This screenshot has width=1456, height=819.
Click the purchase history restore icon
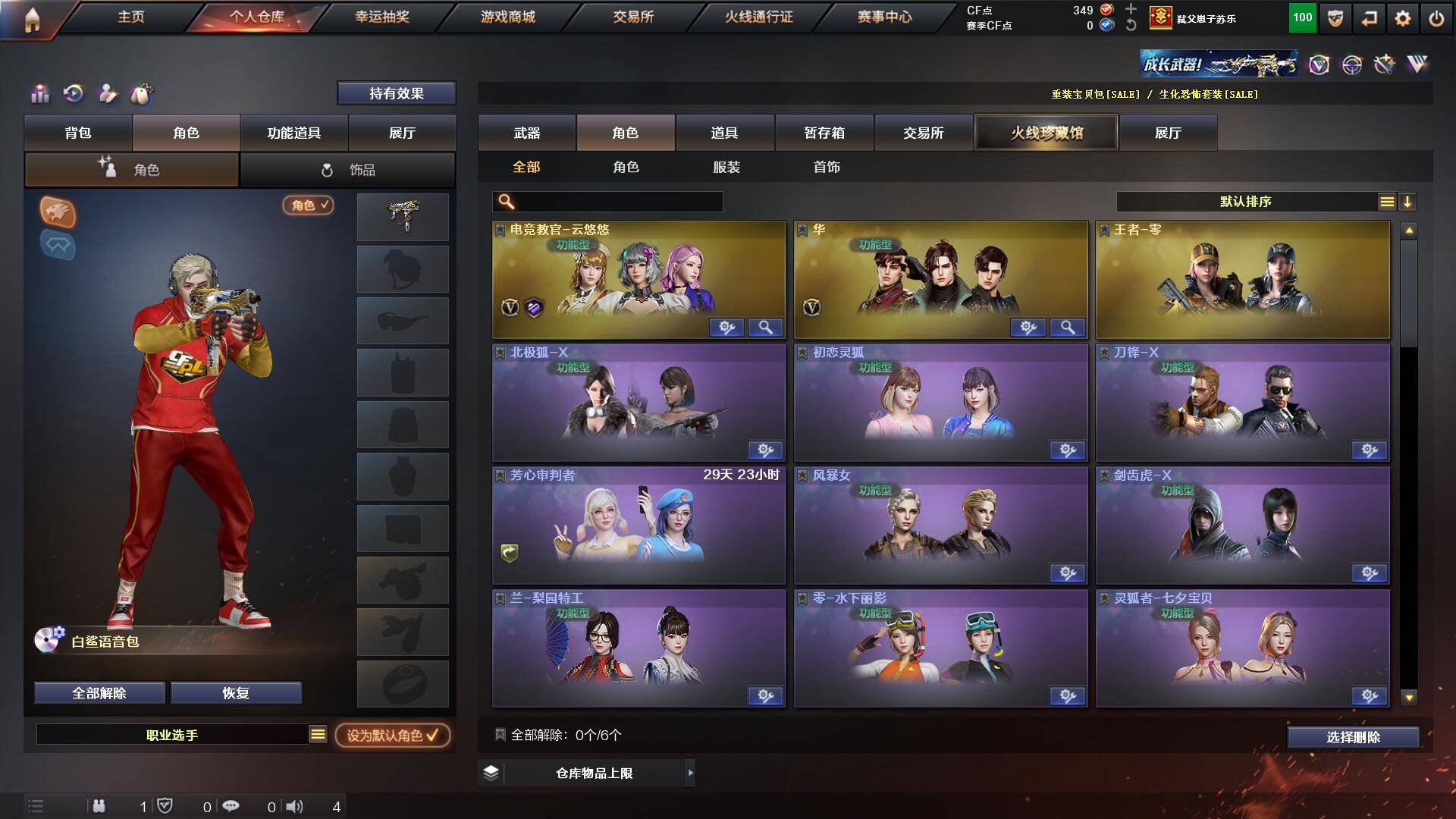[x=72, y=93]
